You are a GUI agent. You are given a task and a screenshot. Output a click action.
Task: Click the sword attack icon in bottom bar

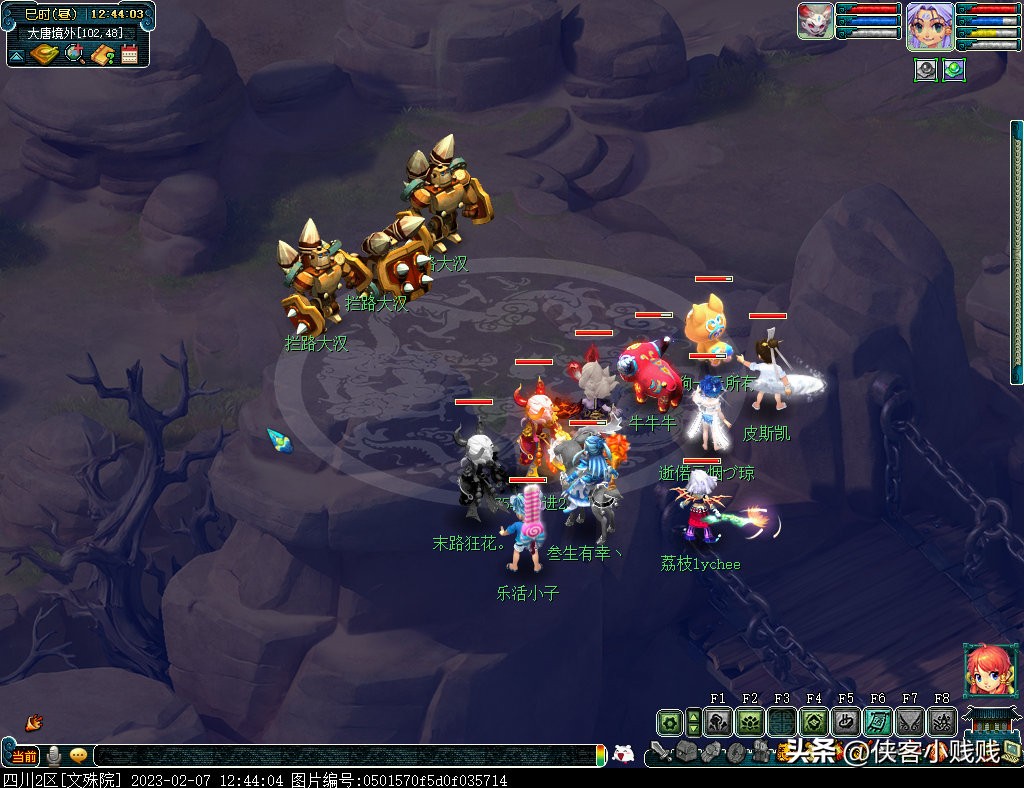[x=661, y=752]
